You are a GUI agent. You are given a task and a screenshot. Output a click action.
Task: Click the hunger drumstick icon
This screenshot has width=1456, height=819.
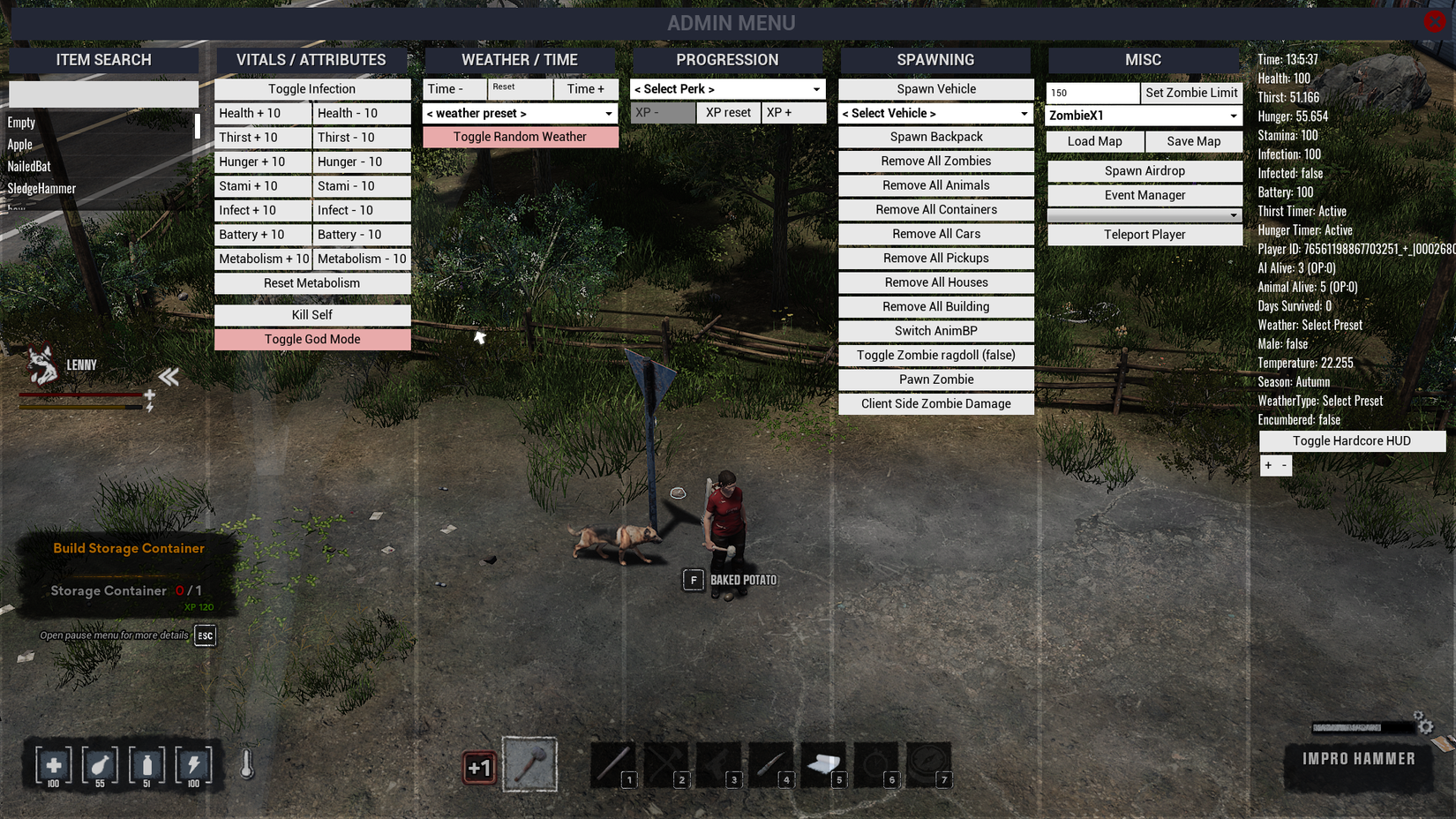[x=99, y=765]
